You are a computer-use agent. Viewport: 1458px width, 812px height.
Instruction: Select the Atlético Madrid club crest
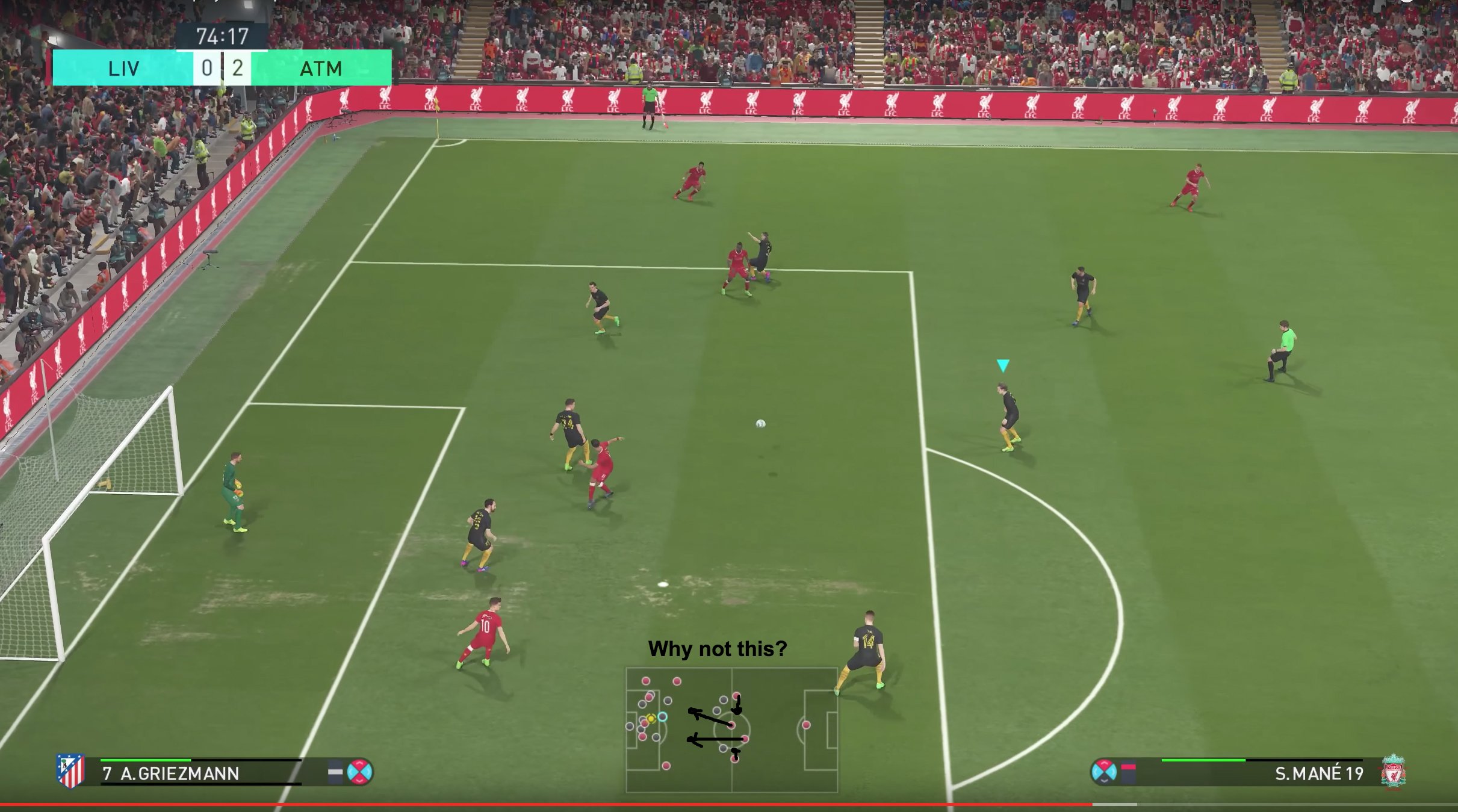70,770
